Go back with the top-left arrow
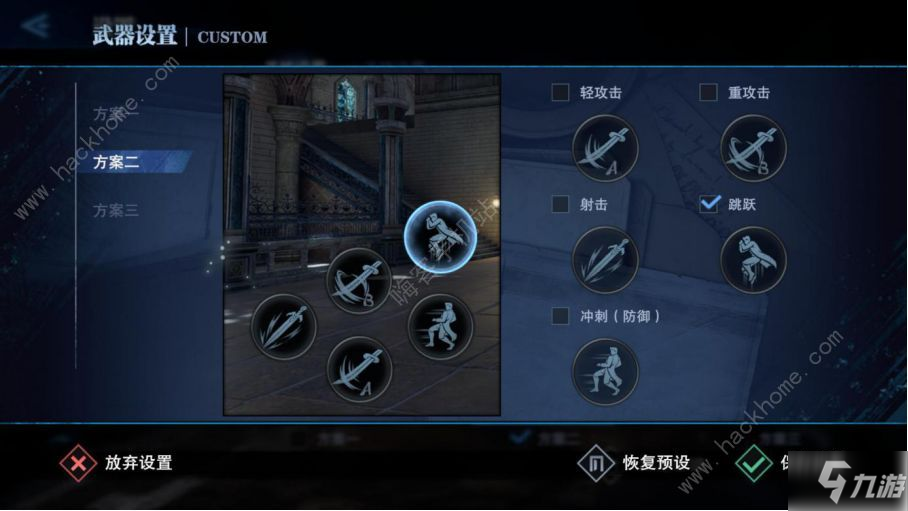Screen dimensions: 908x511 pos(37,26)
